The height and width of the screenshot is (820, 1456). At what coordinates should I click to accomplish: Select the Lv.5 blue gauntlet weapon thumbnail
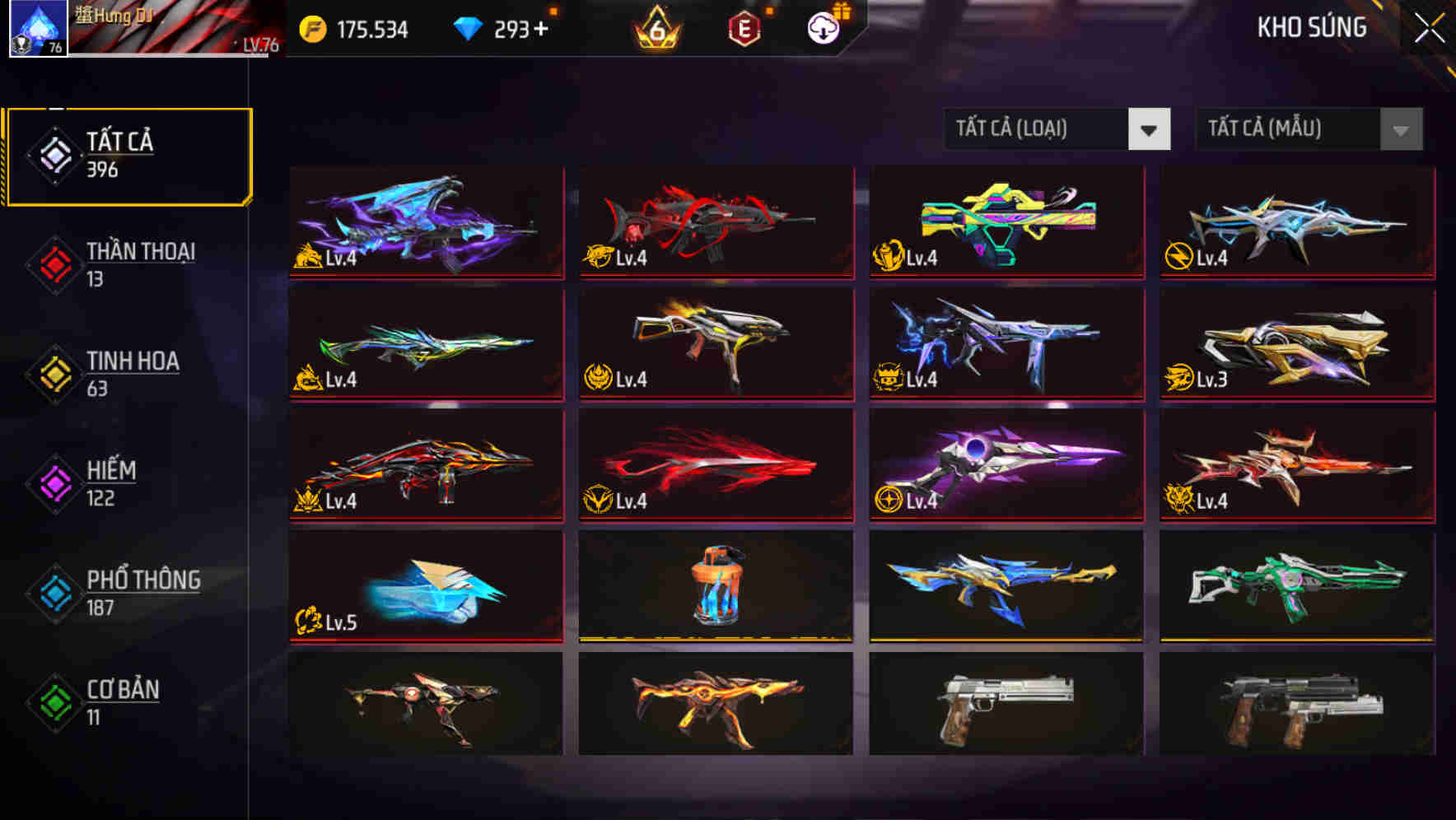click(425, 587)
